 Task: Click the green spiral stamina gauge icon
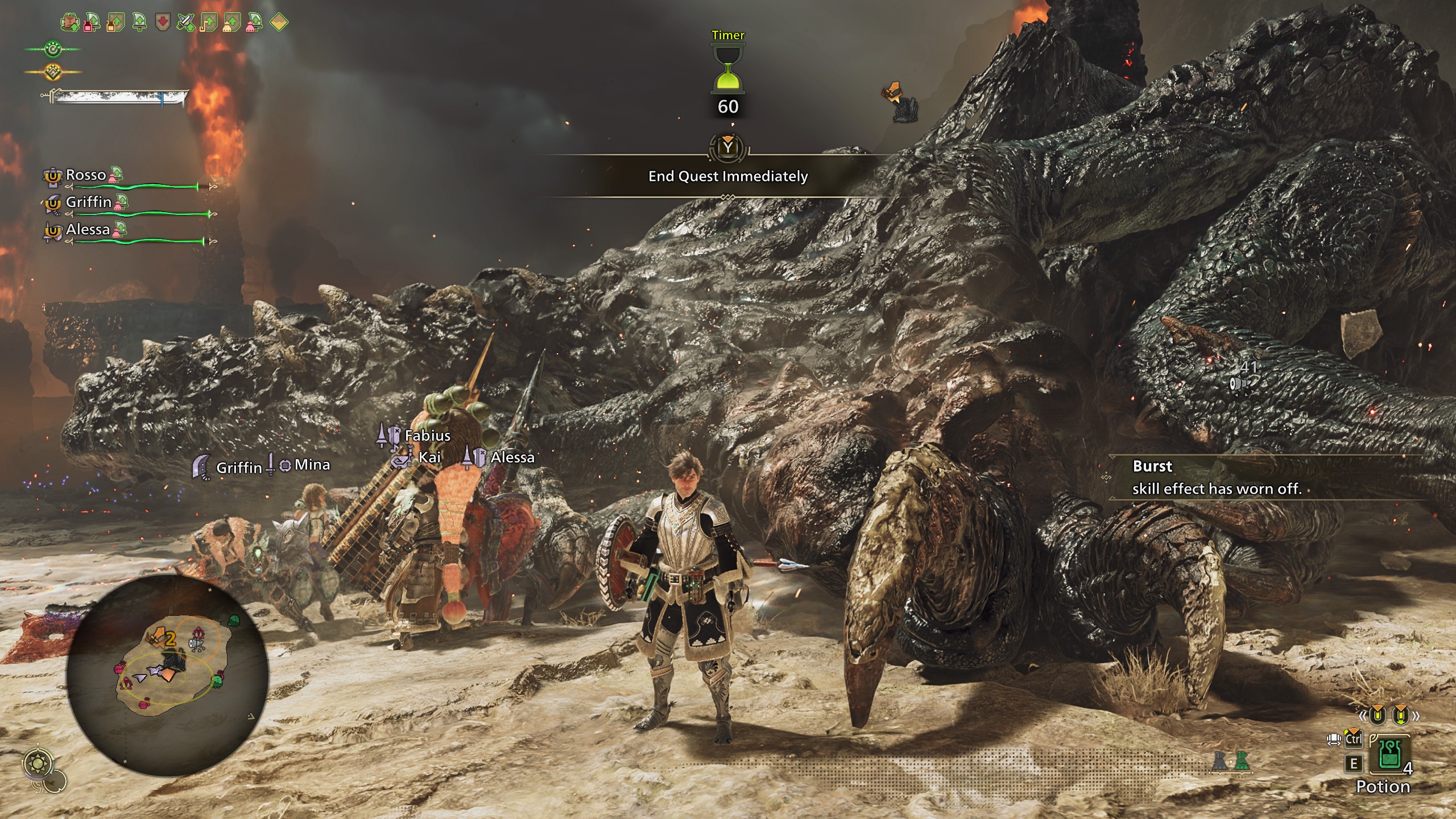tap(53, 49)
